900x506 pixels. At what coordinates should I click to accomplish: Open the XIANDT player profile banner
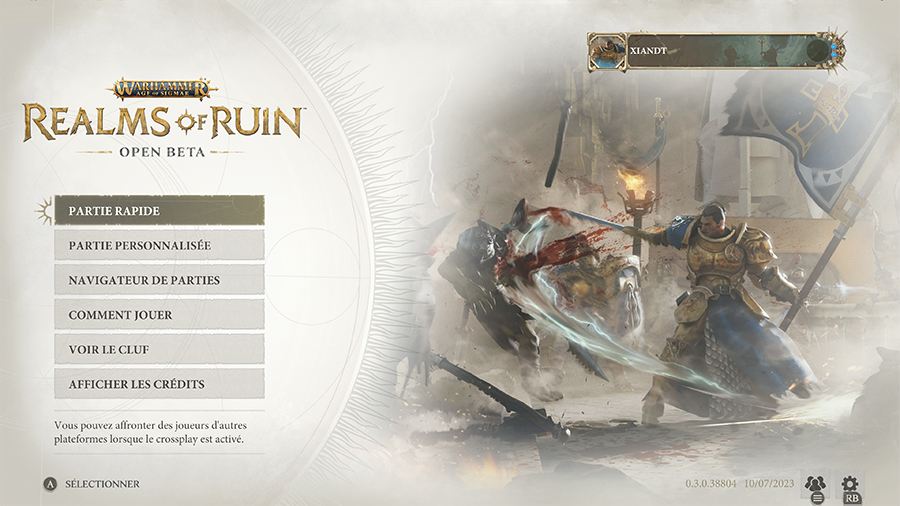click(716, 50)
